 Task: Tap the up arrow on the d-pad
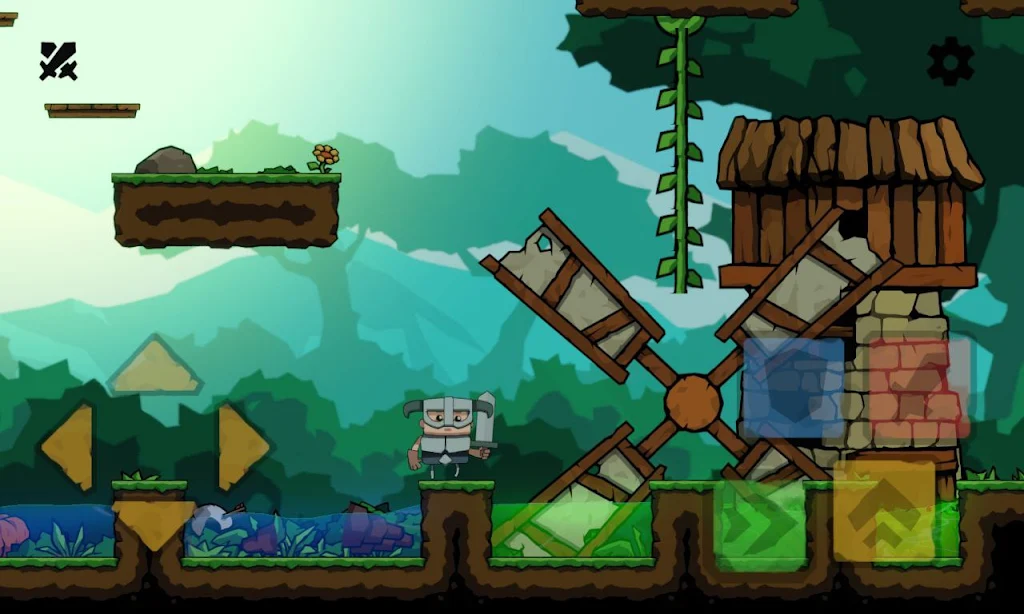click(x=155, y=367)
